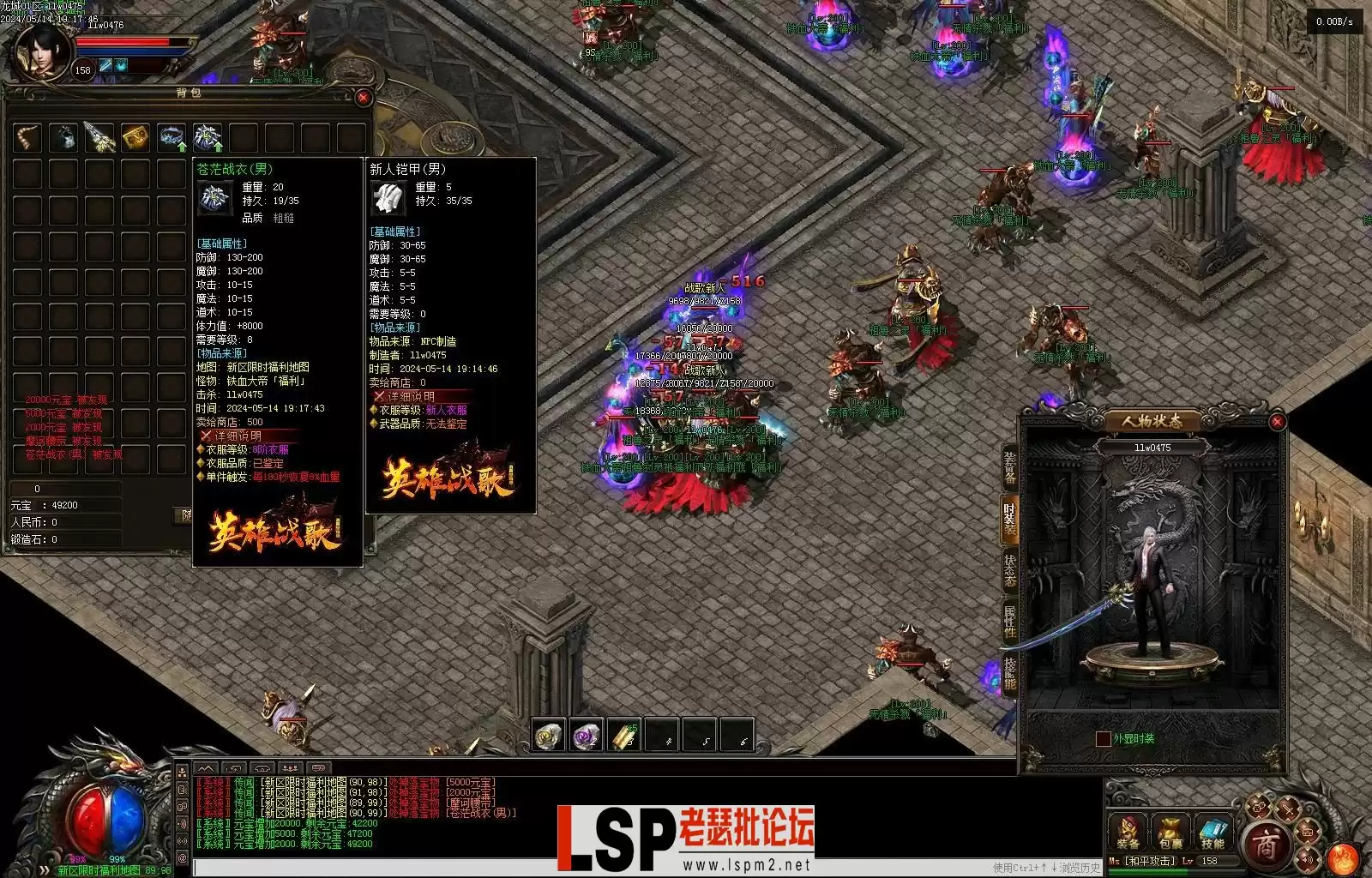Viewport: 1372px width, 878px height.
Task: Use the yellow rose stone in the hotbar
Action: click(x=549, y=736)
